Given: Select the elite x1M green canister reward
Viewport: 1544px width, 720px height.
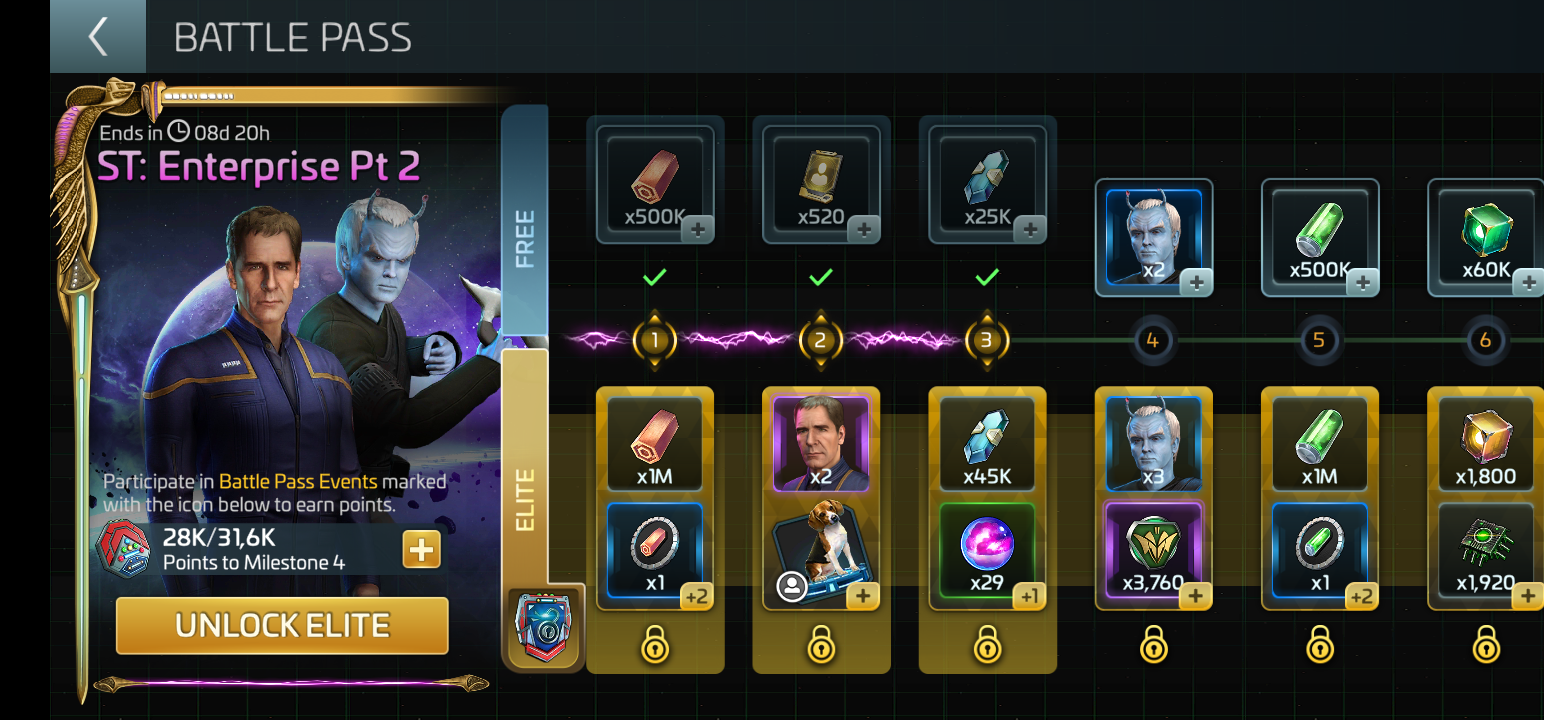Looking at the screenshot, I should 1319,444.
